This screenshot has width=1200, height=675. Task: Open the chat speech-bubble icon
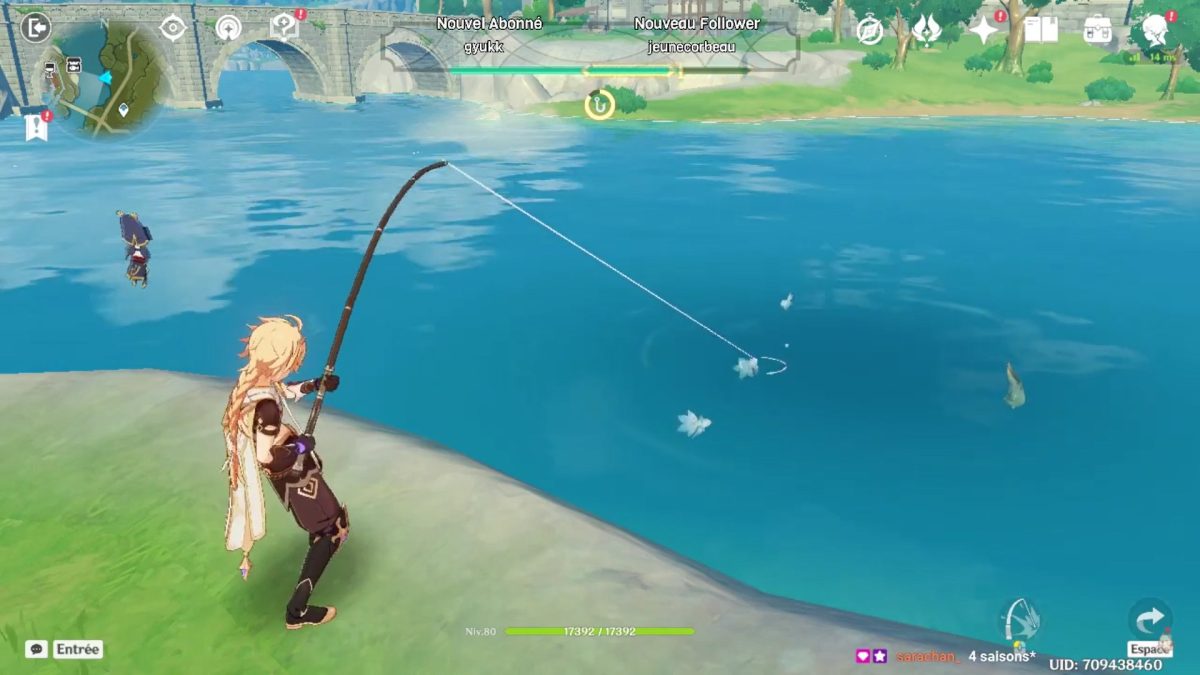pyautogui.click(x=36, y=649)
